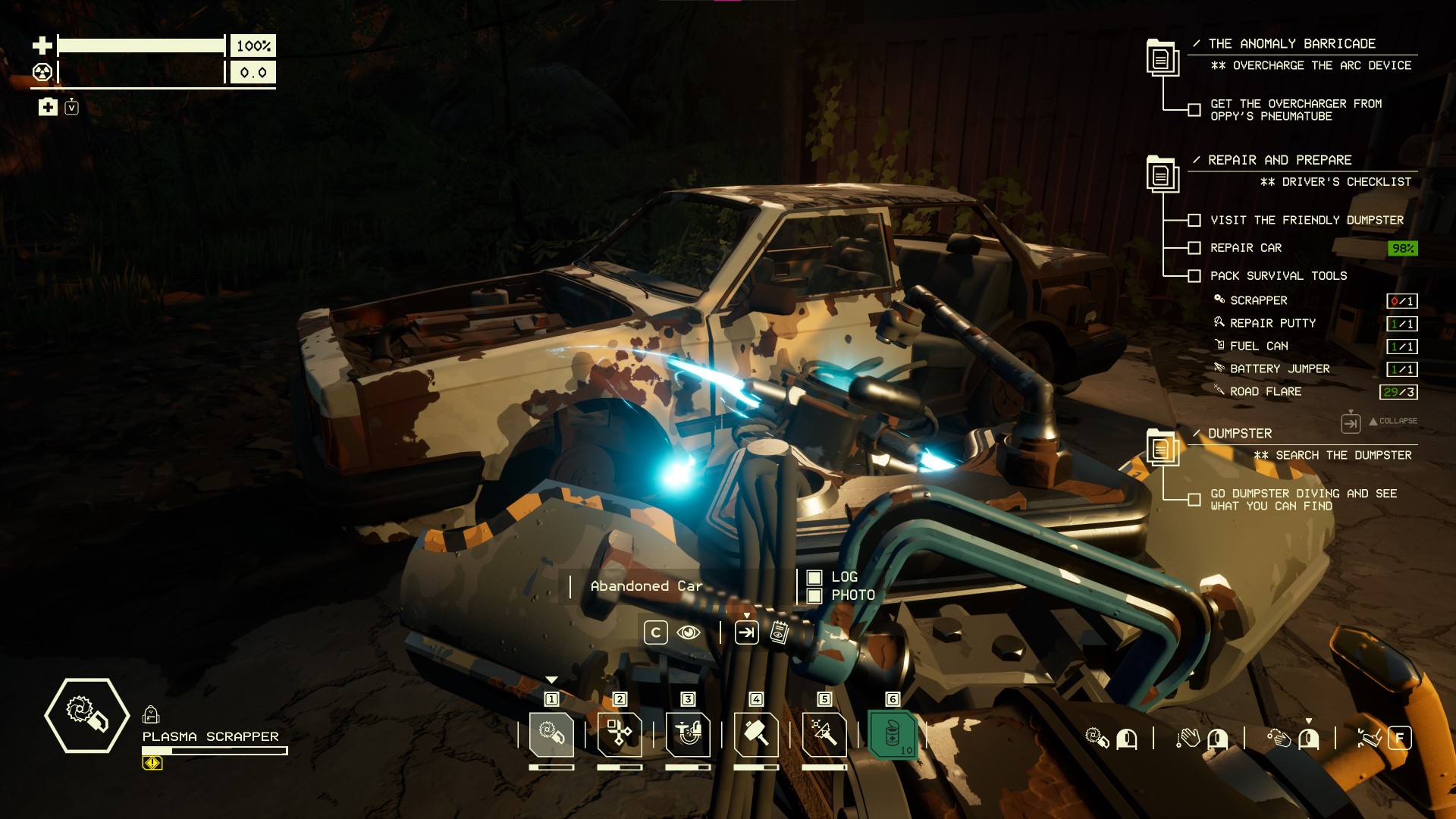Collapse the quest tracker panel
This screenshot has height=819, width=1456.
pyautogui.click(x=1351, y=422)
